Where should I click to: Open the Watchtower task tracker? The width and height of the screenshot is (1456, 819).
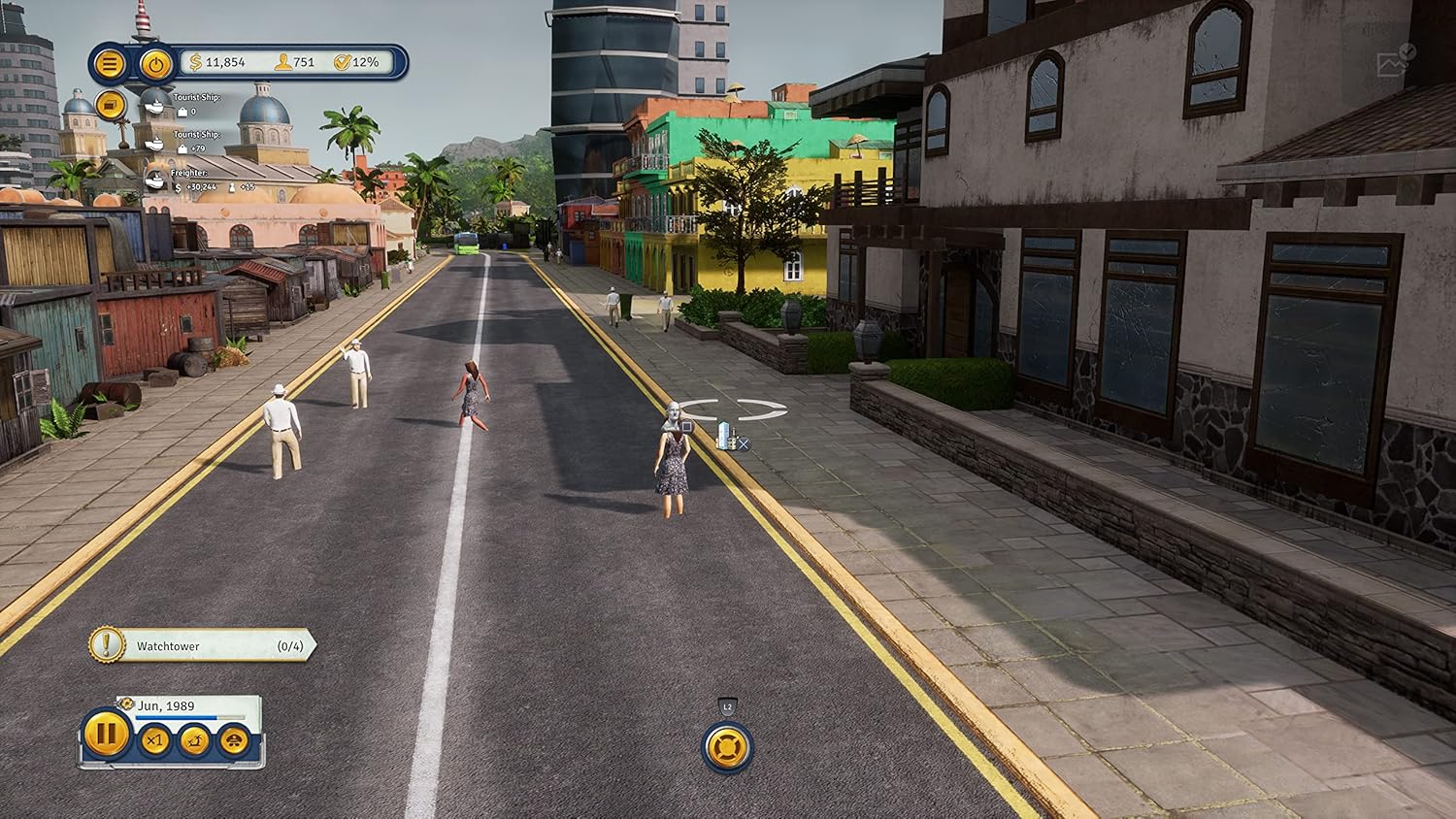(x=204, y=645)
